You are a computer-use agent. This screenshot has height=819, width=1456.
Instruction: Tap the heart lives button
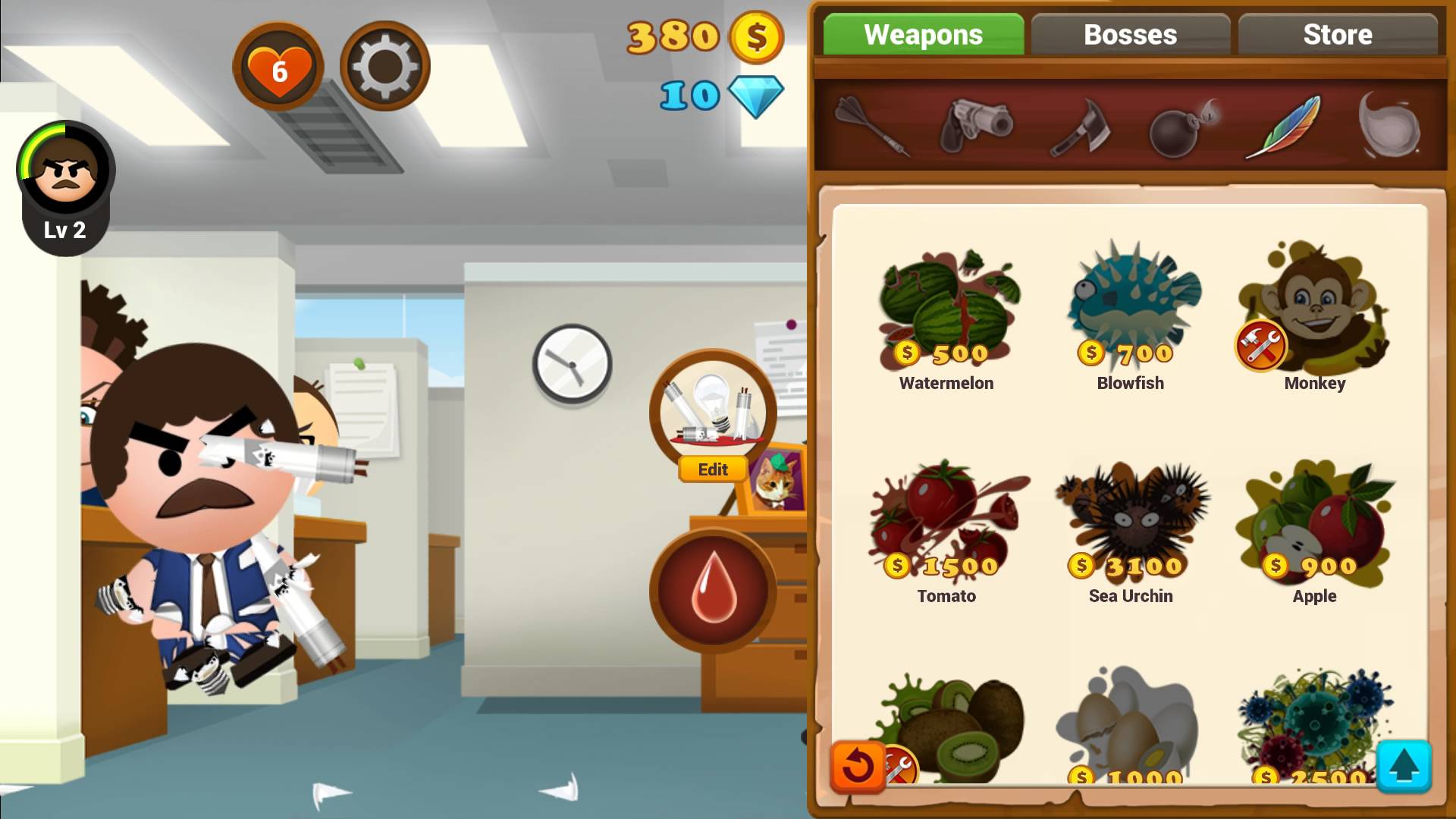click(278, 68)
